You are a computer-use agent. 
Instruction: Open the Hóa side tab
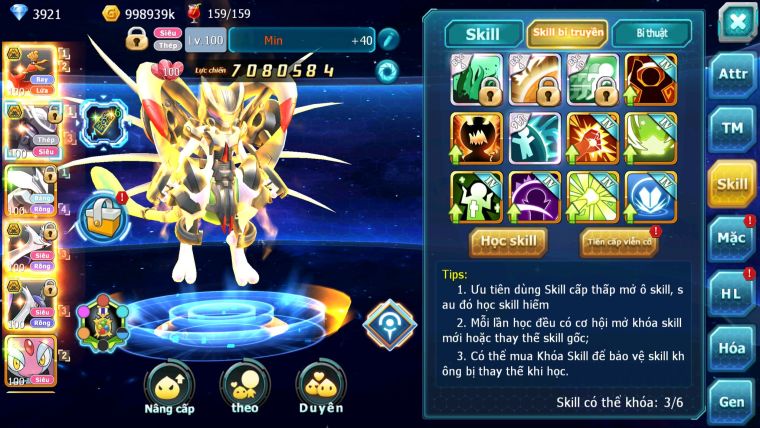click(x=732, y=348)
